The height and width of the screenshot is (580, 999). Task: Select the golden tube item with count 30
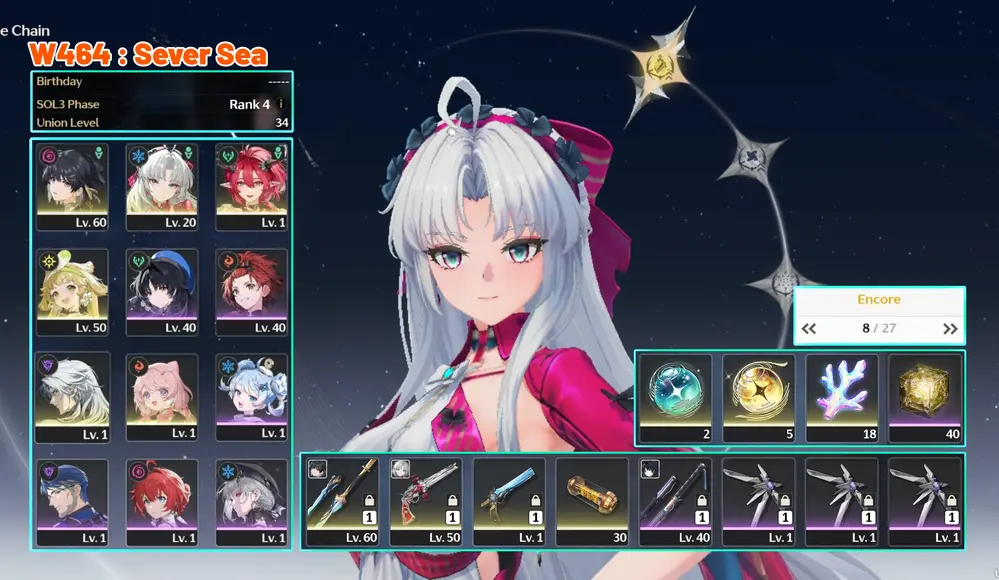(592, 501)
